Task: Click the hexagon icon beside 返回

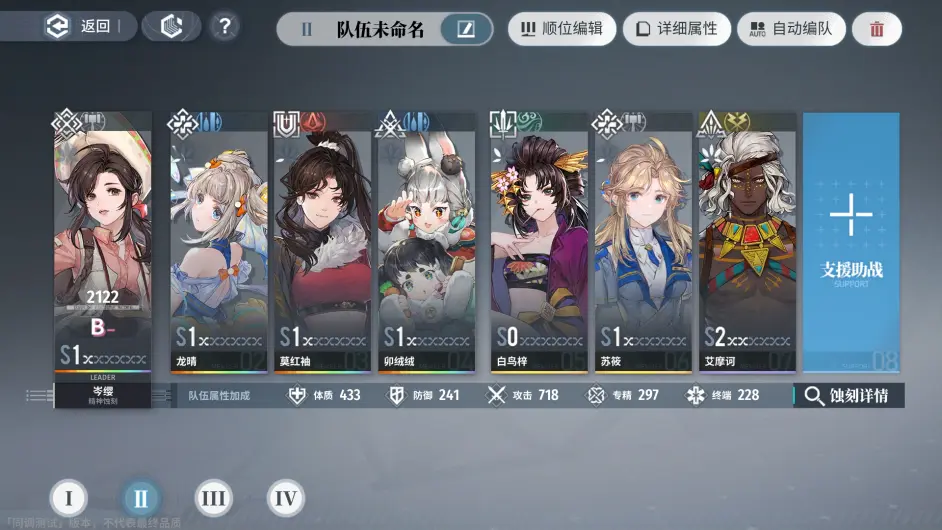Action: pos(172,27)
